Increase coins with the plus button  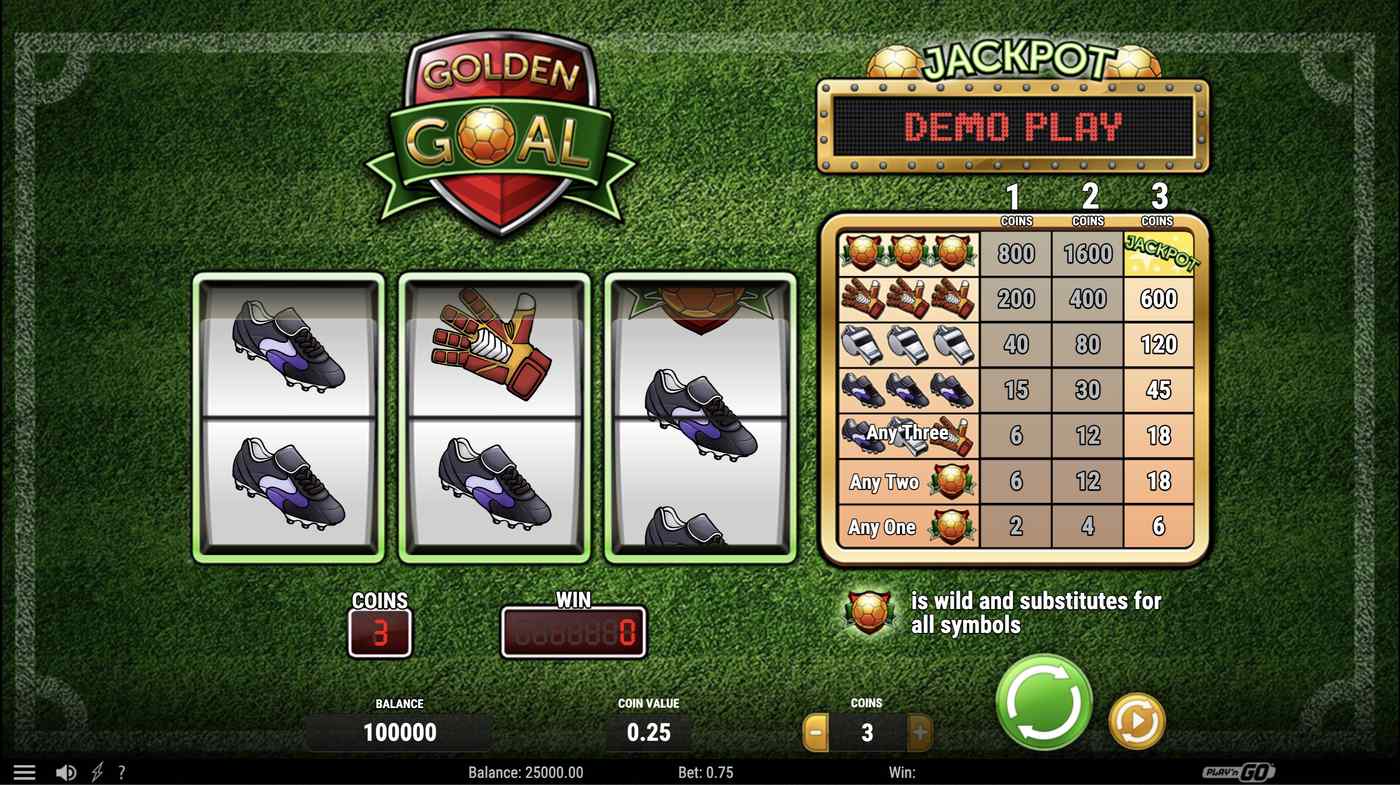919,732
